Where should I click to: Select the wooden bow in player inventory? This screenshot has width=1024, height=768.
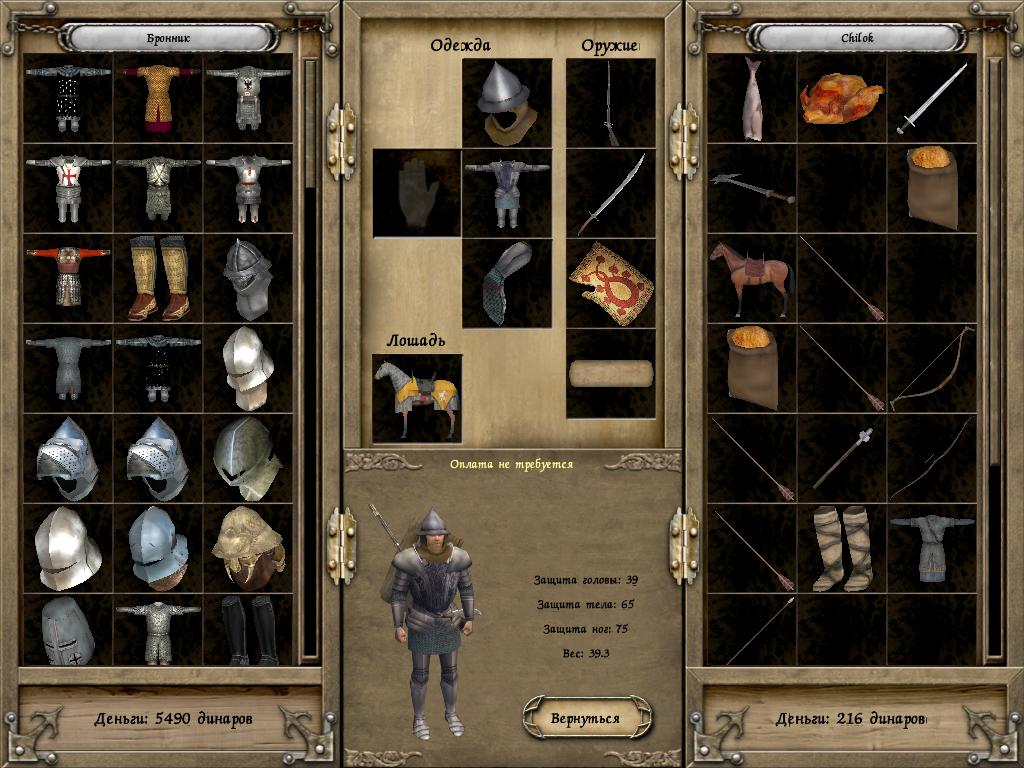(932, 368)
